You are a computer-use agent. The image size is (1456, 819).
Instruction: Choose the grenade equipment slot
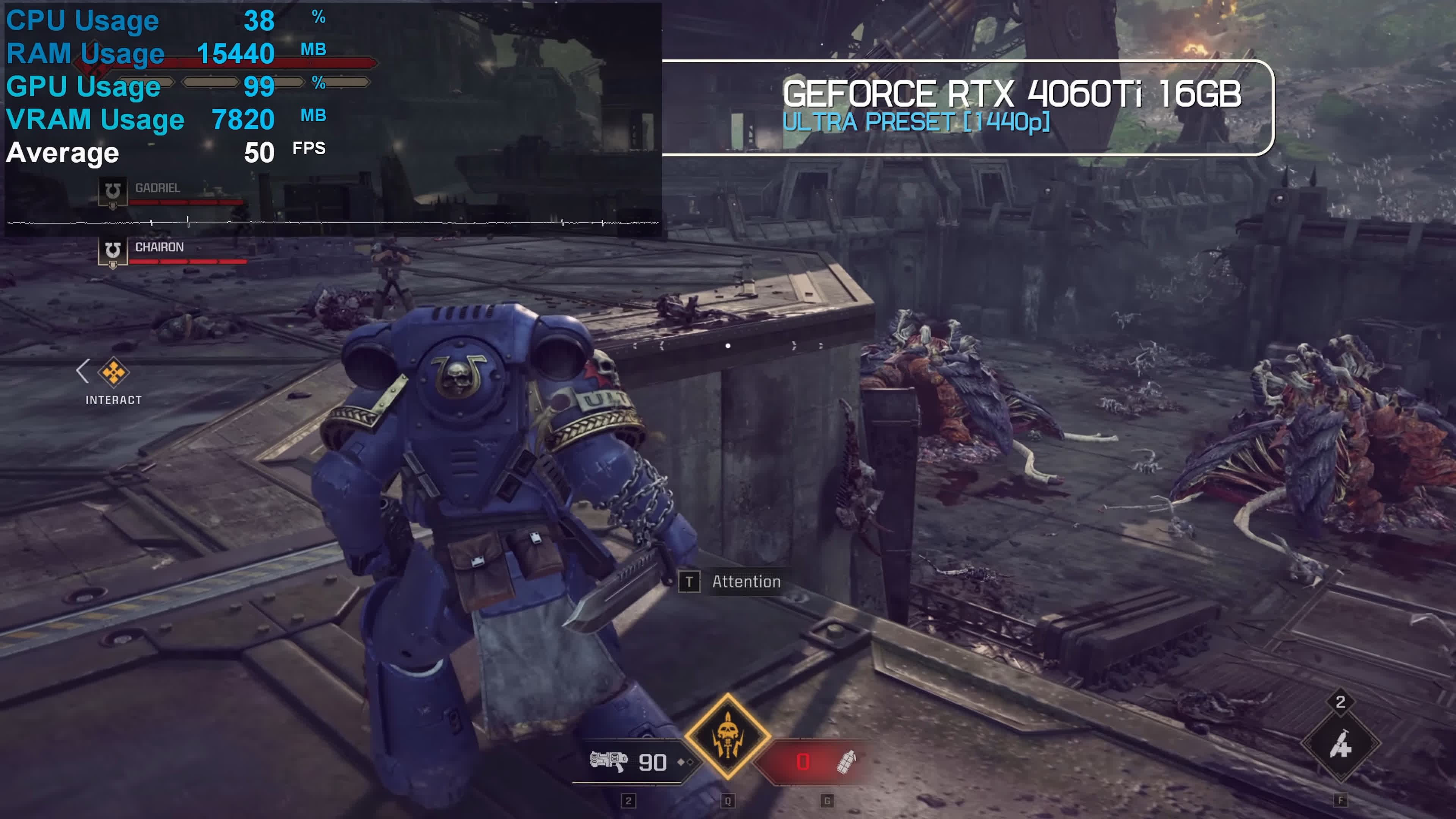846,762
